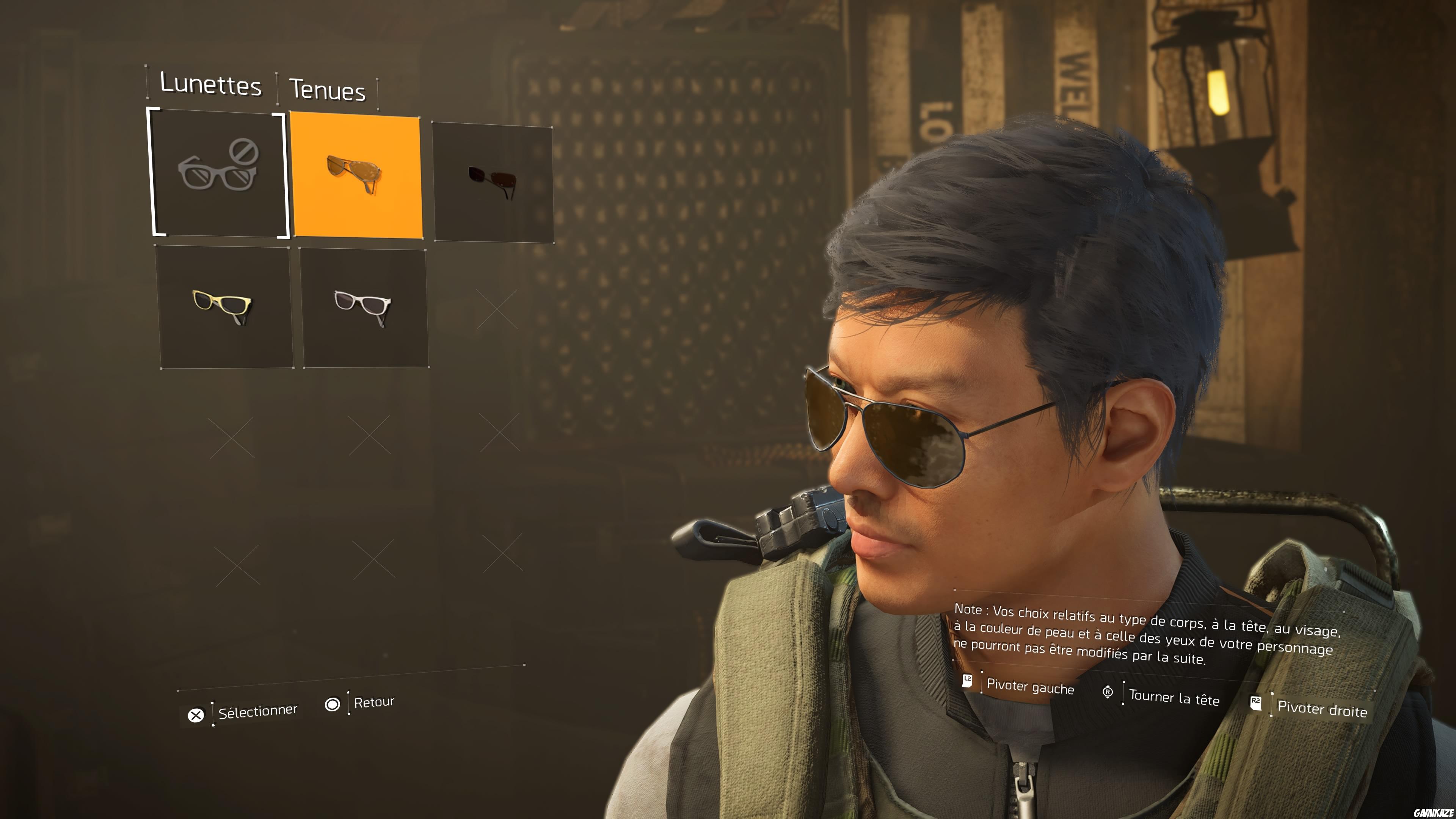1456x819 pixels.
Task: Click the X button icon next to Sélectionner
Action: tap(196, 715)
